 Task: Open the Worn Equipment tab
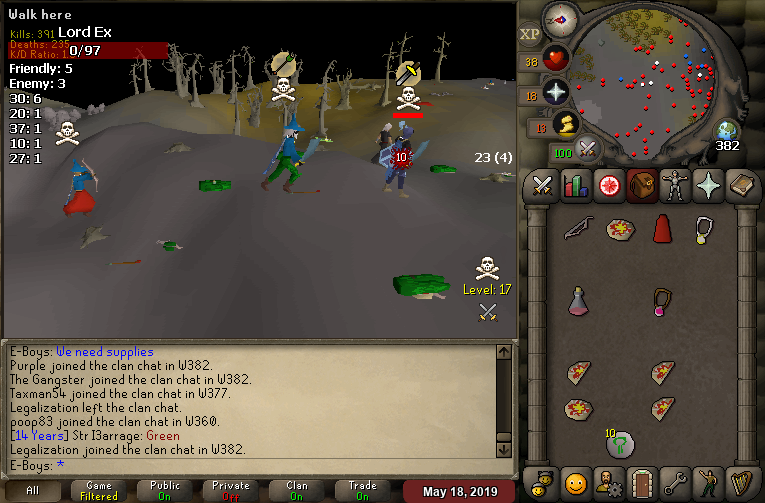pos(673,186)
